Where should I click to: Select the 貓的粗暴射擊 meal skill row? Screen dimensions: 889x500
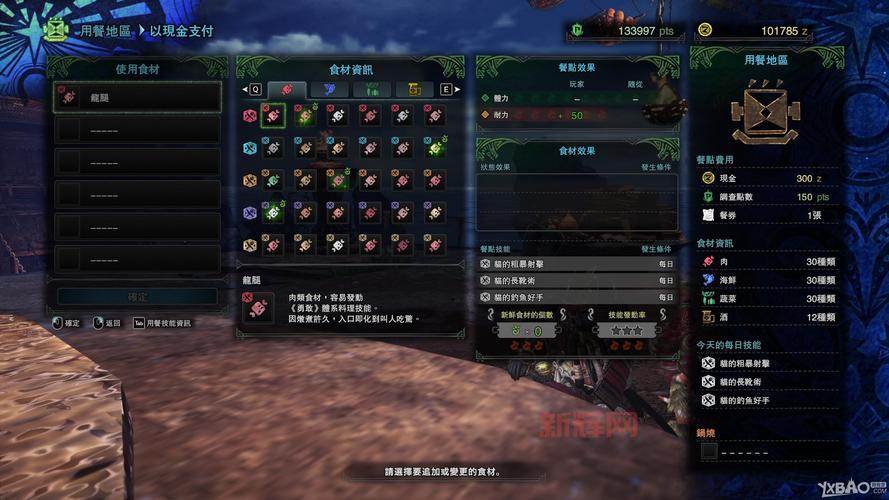click(x=577, y=264)
